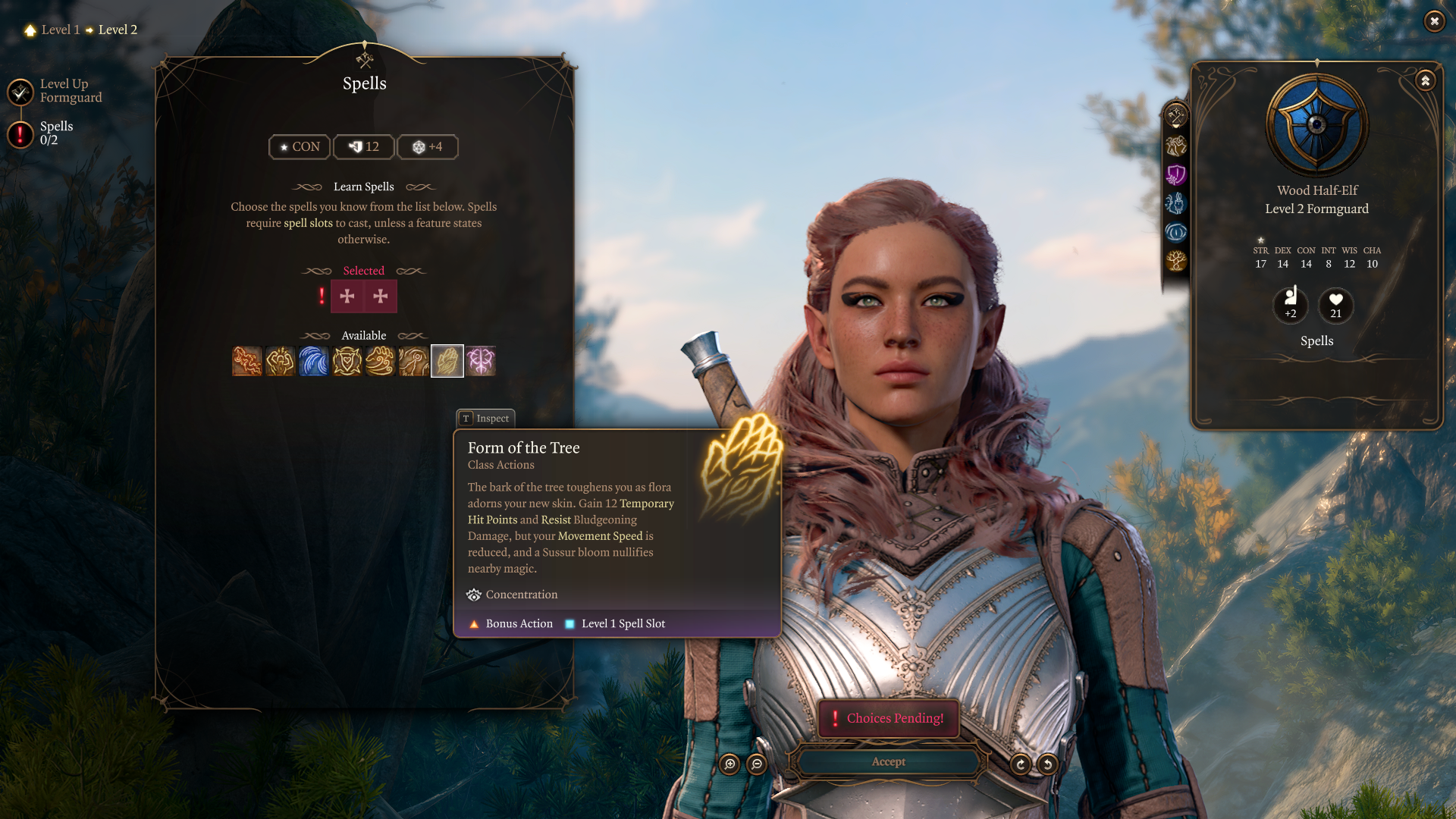
Task: Select the flexing figure spell icon
Action: pyautogui.click(x=281, y=361)
